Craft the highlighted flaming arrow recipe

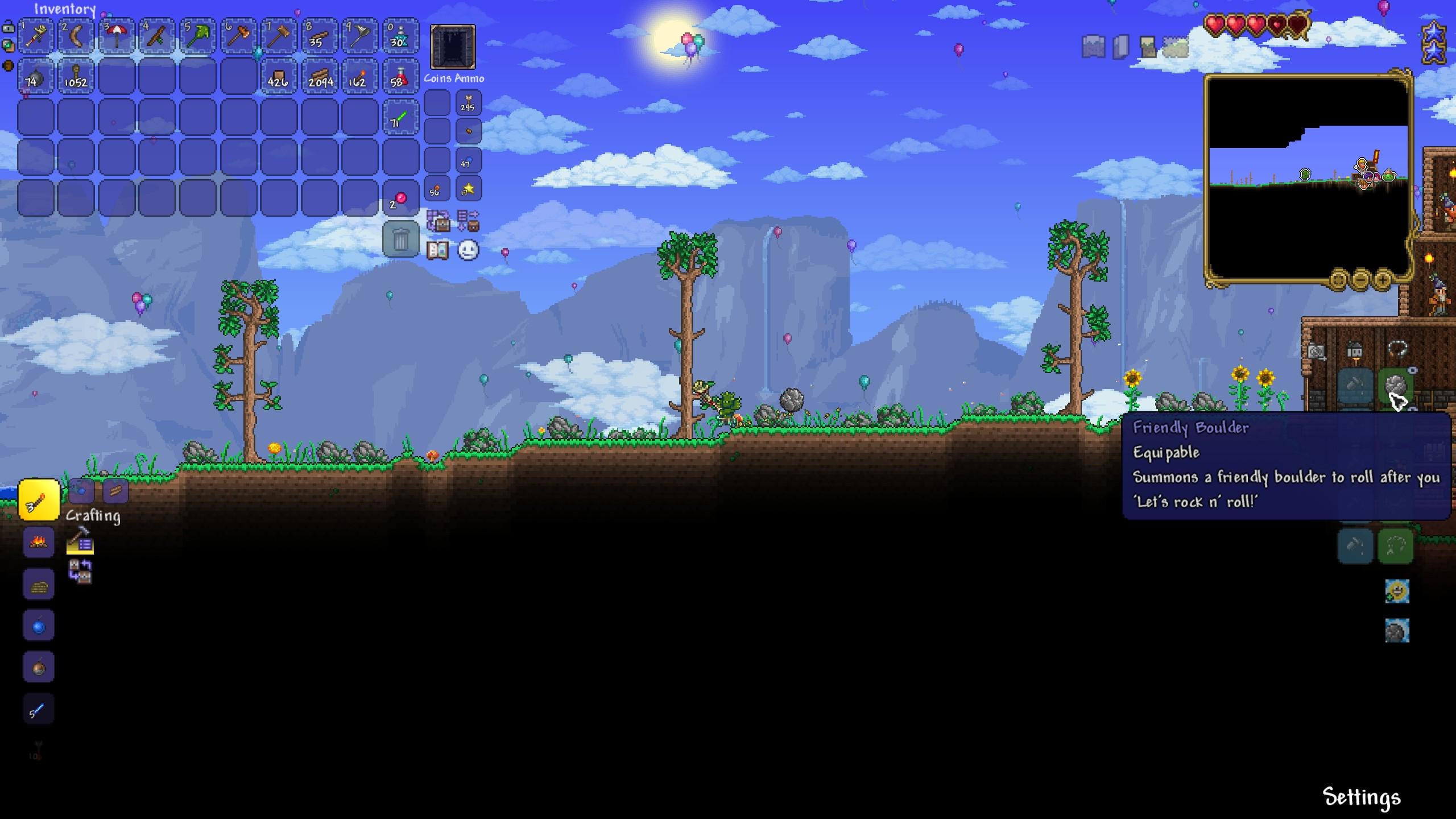[x=39, y=500]
